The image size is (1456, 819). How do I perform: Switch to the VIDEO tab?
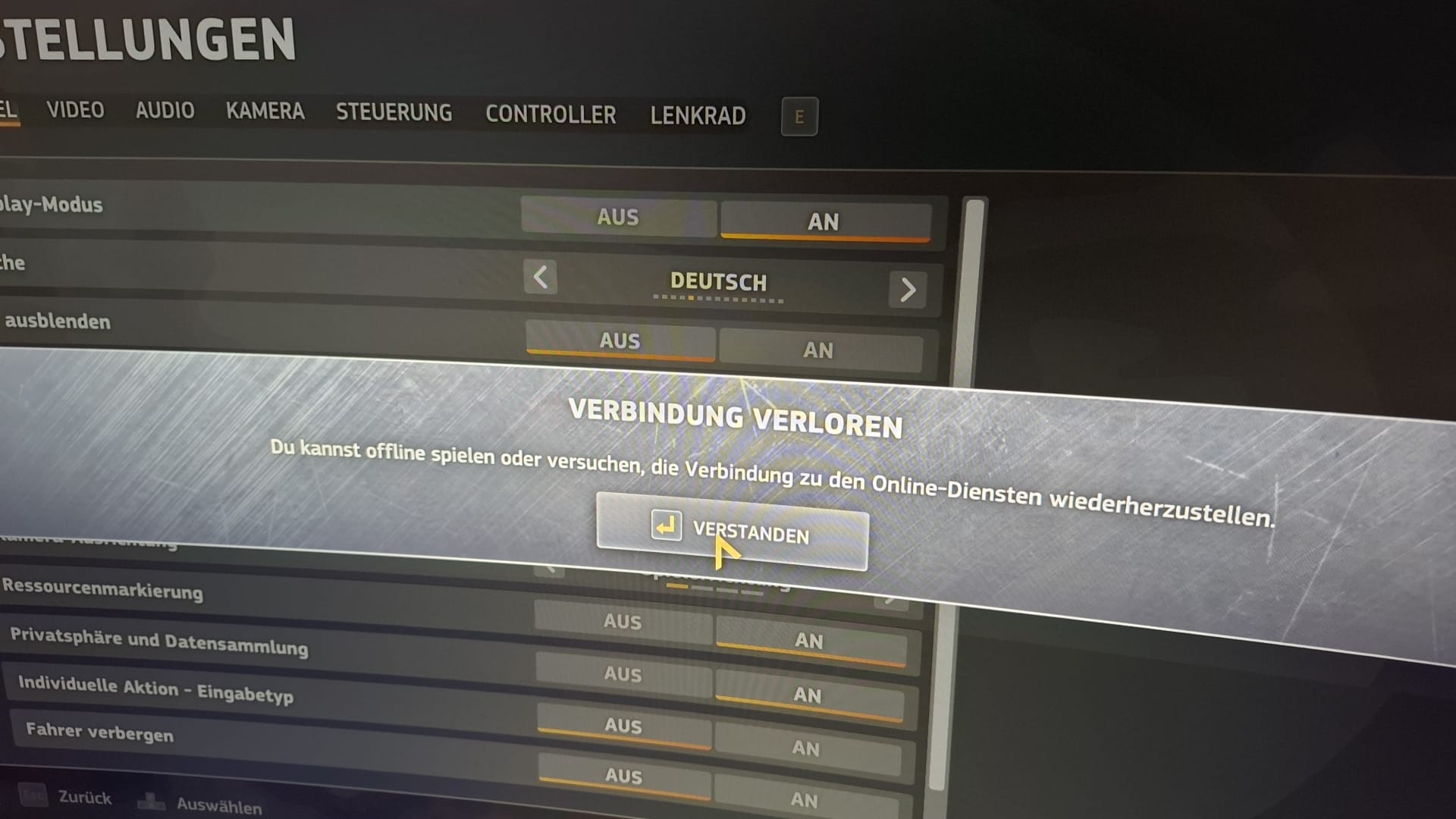pos(75,110)
